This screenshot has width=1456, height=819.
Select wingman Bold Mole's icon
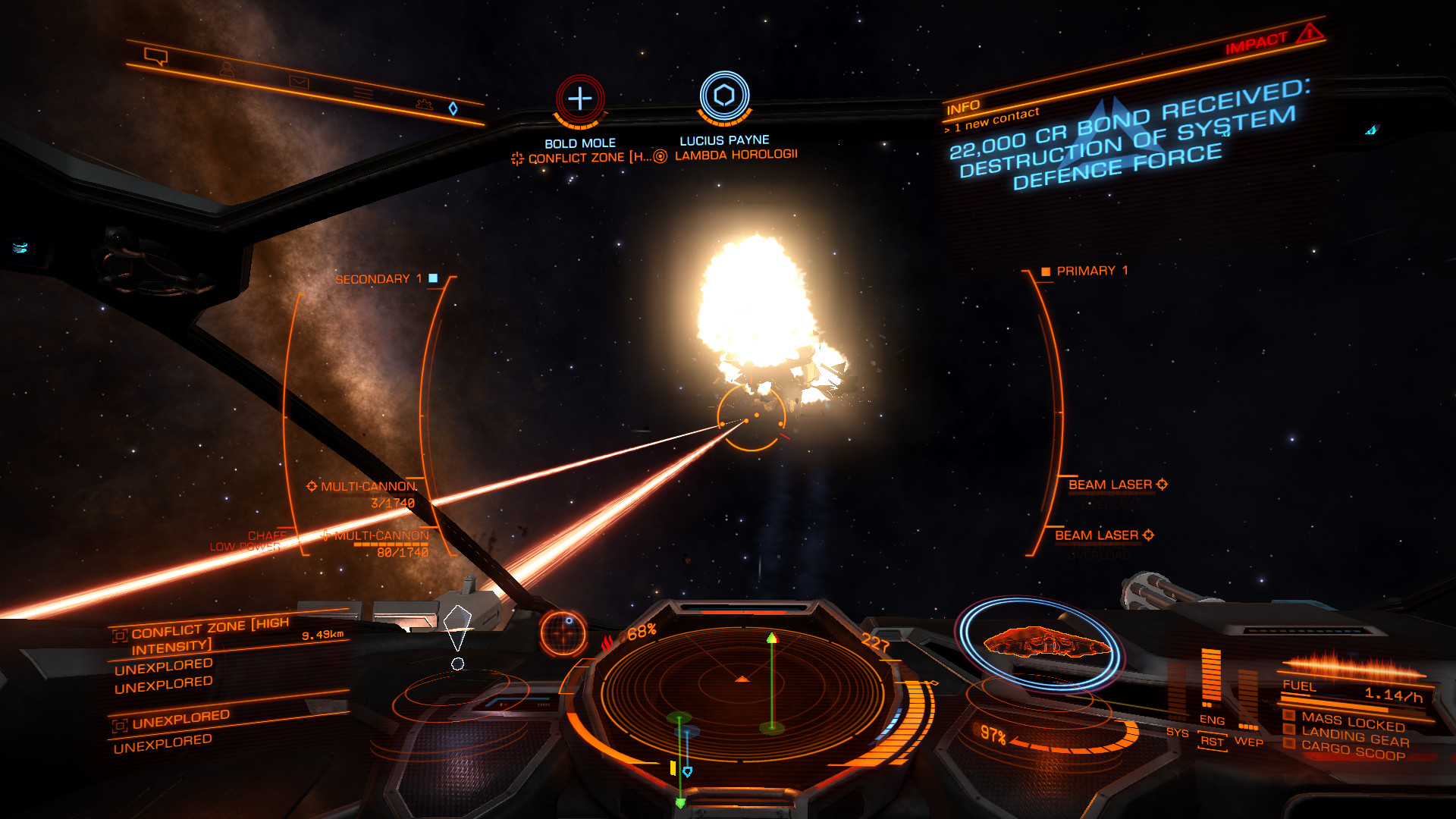pyautogui.click(x=580, y=99)
